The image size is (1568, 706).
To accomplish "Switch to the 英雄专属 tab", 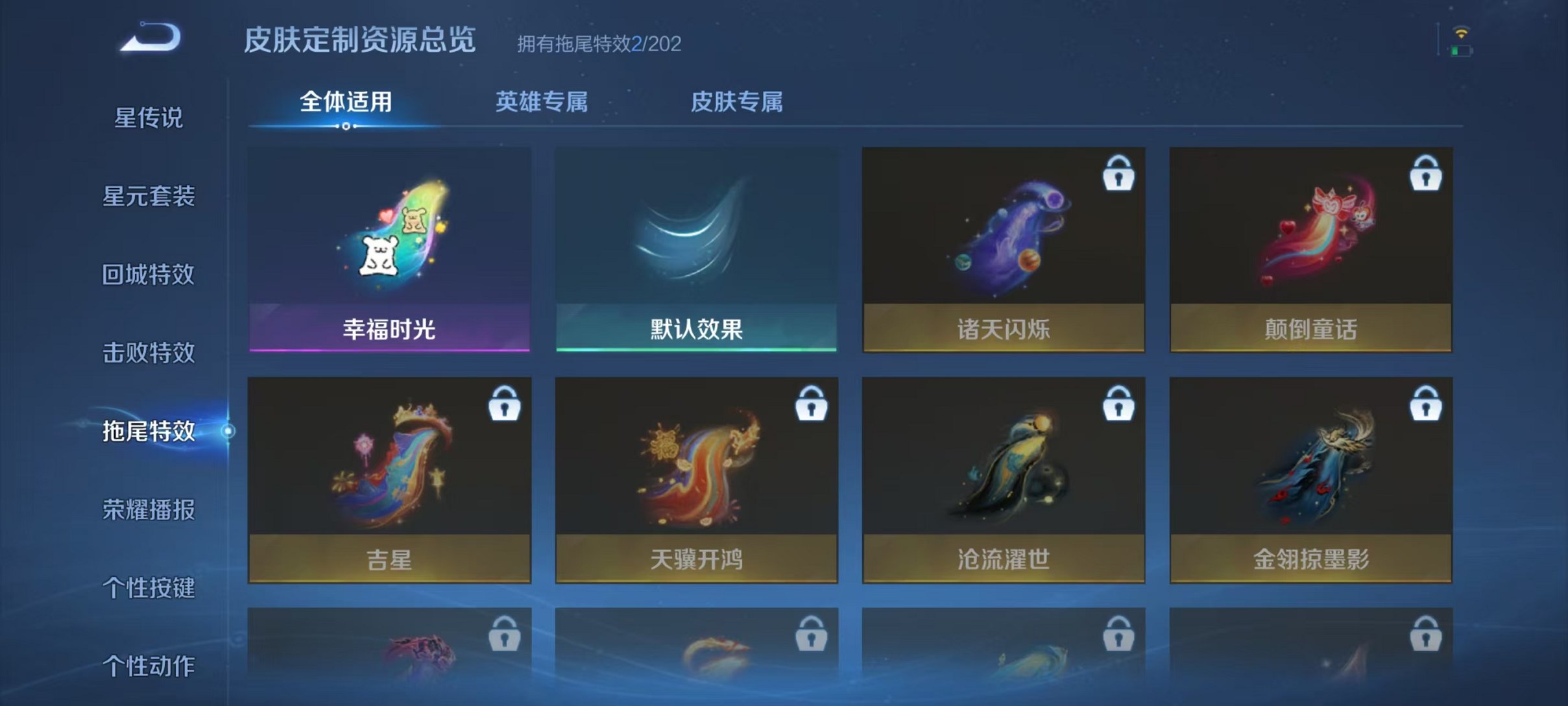I will tap(542, 101).
